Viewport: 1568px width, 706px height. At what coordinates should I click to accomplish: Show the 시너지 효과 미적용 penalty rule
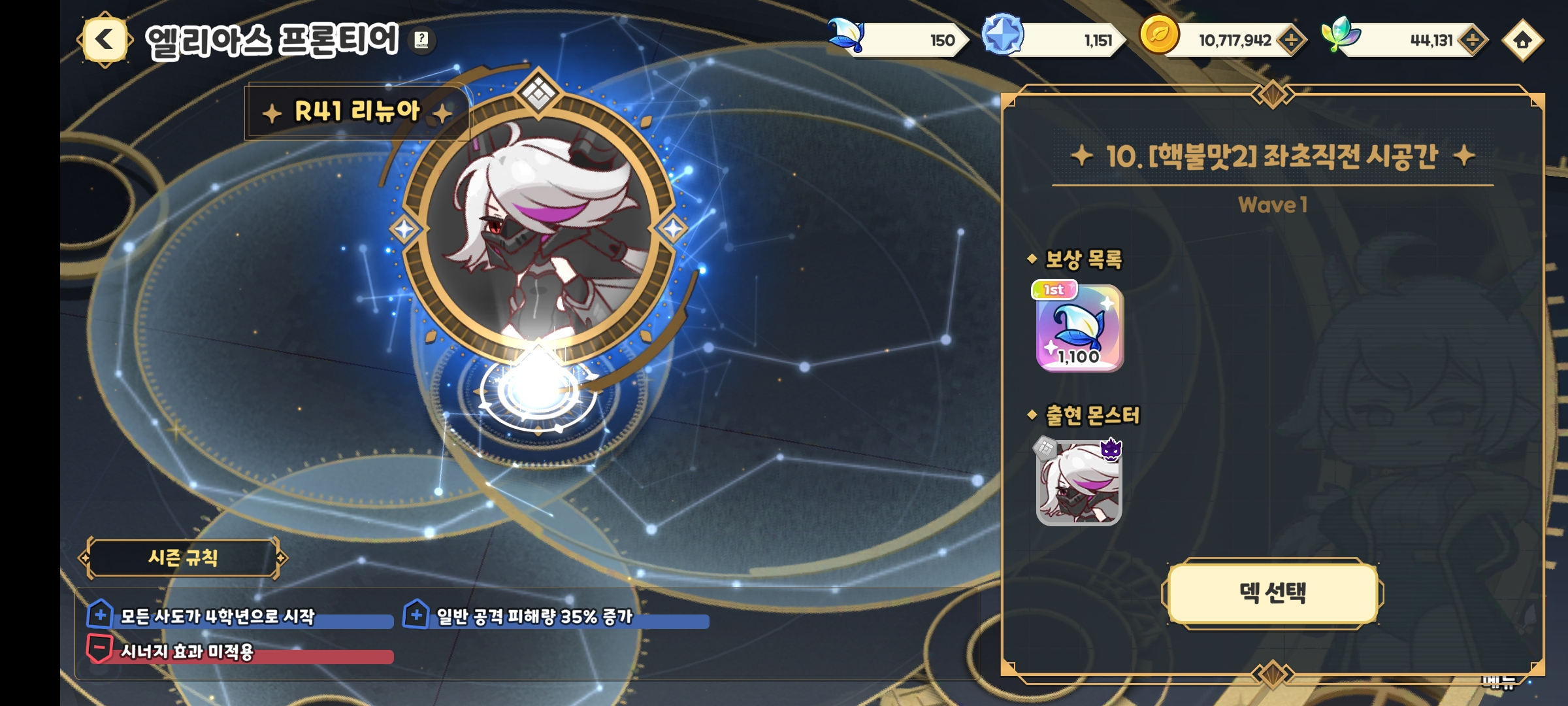[x=188, y=652]
